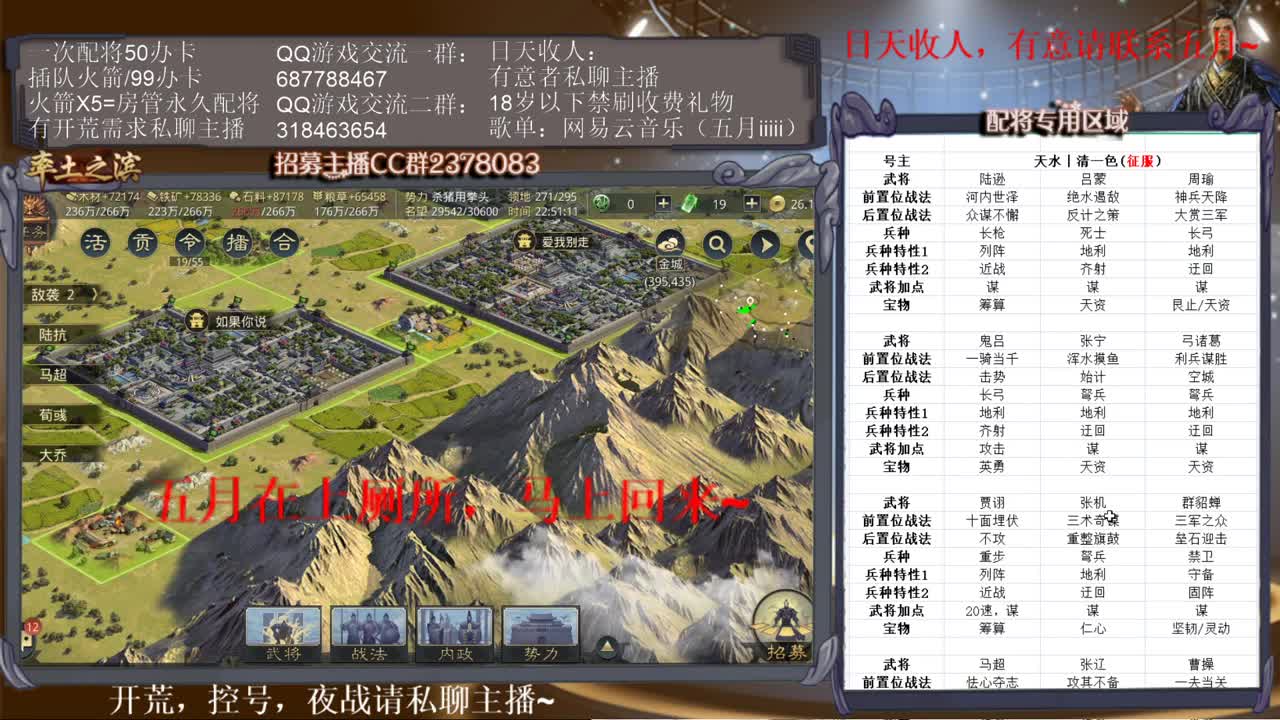The height and width of the screenshot is (720, 1280).
Task: Click the 19/55 progress indicator
Action: (x=190, y=262)
